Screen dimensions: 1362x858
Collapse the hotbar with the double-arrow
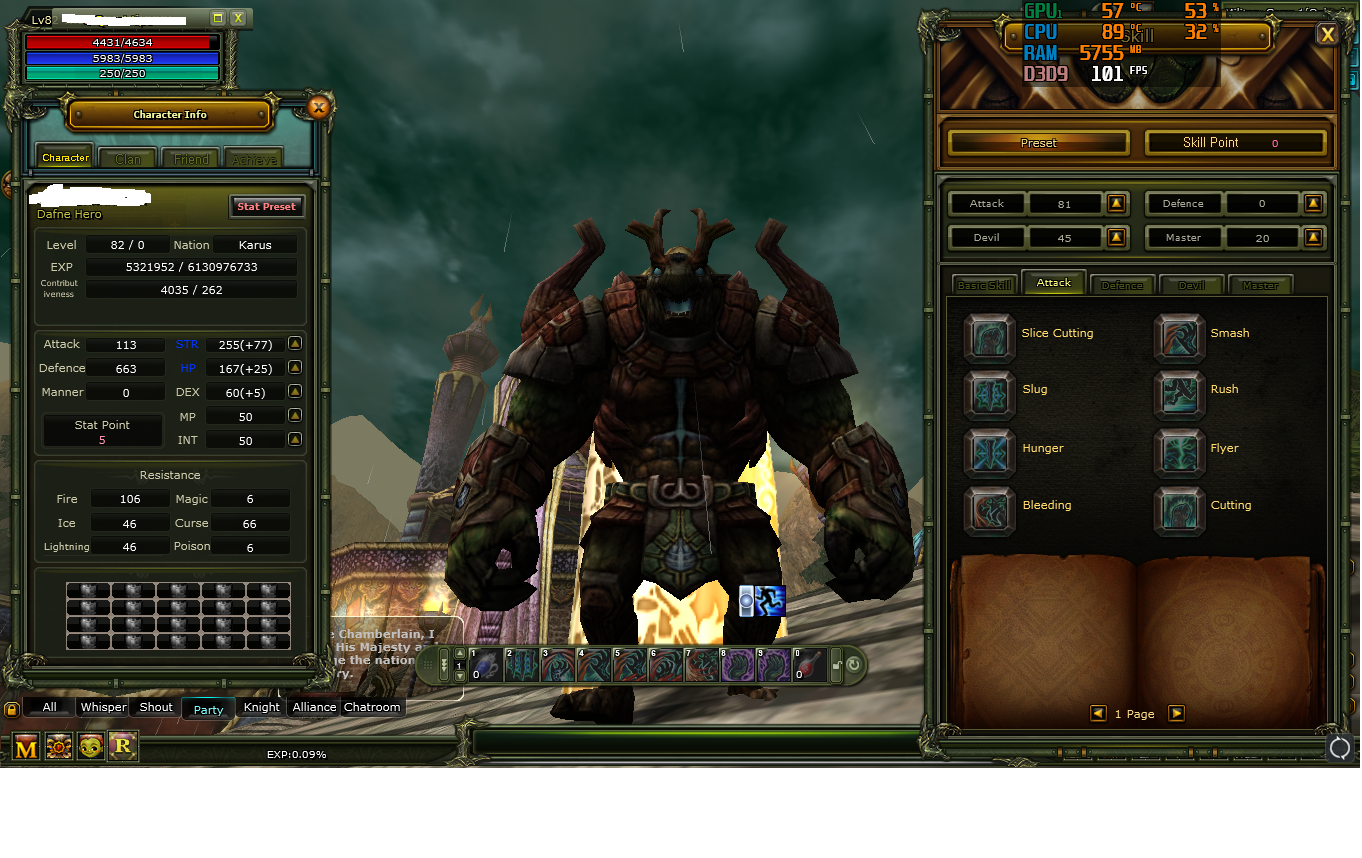click(445, 664)
